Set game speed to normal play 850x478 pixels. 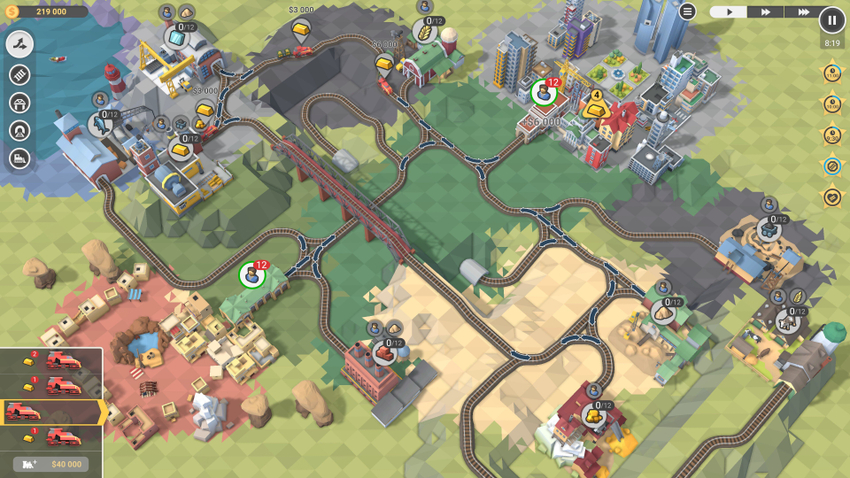pyautogui.click(x=729, y=12)
